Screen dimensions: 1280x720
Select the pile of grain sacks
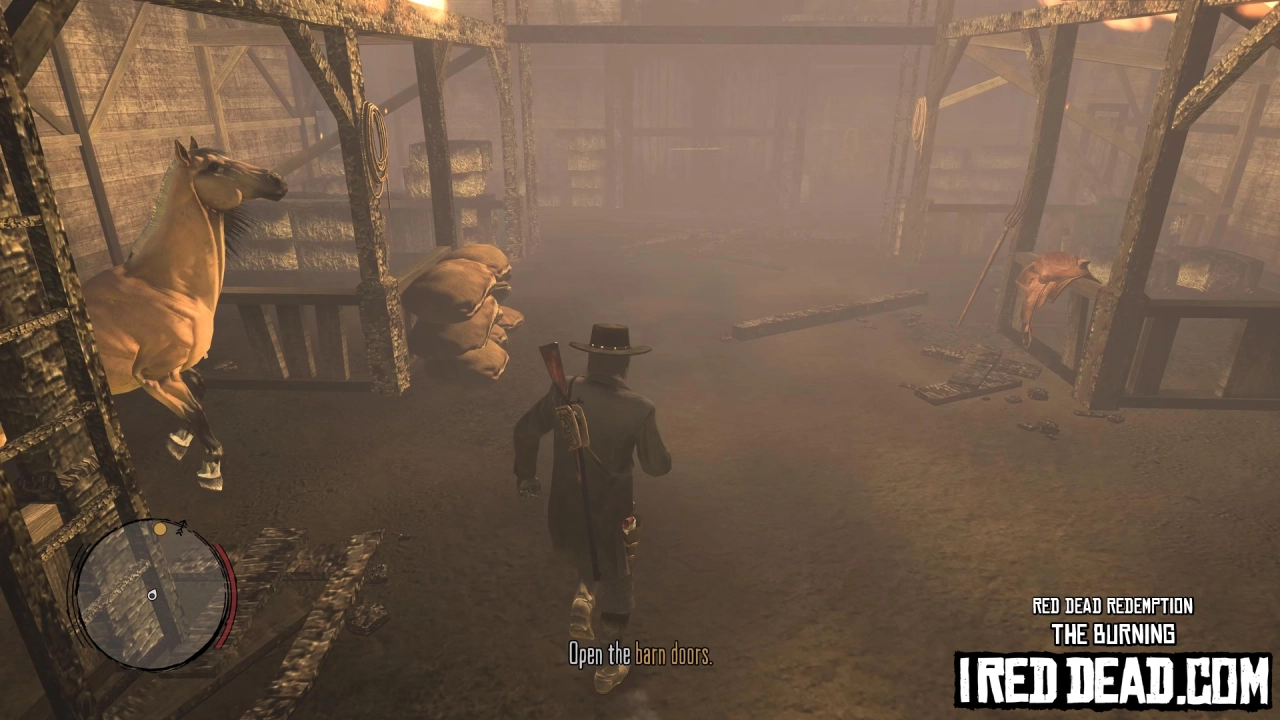470,310
